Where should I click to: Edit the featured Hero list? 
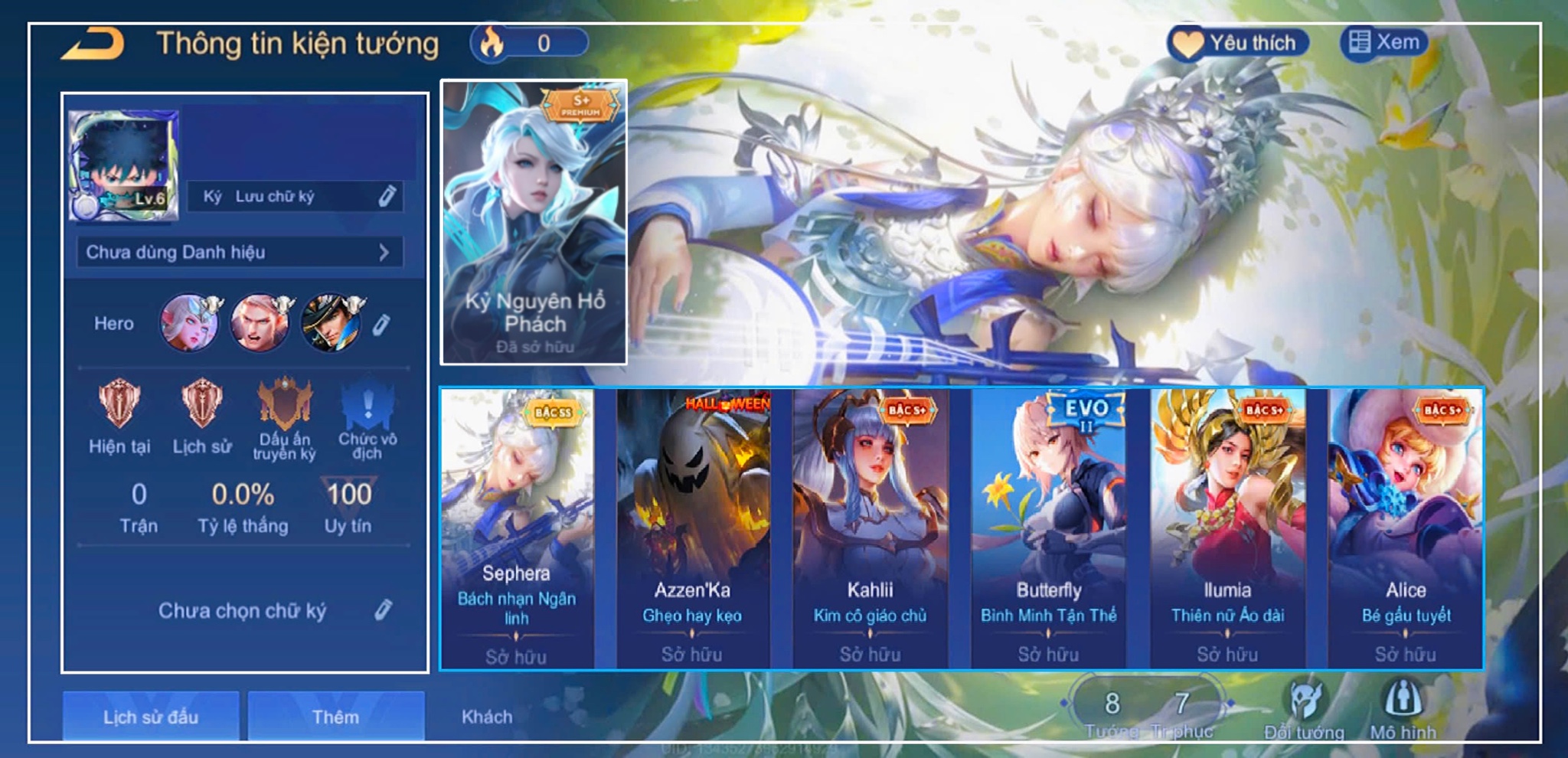pyautogui.click(x=381, y=325)
